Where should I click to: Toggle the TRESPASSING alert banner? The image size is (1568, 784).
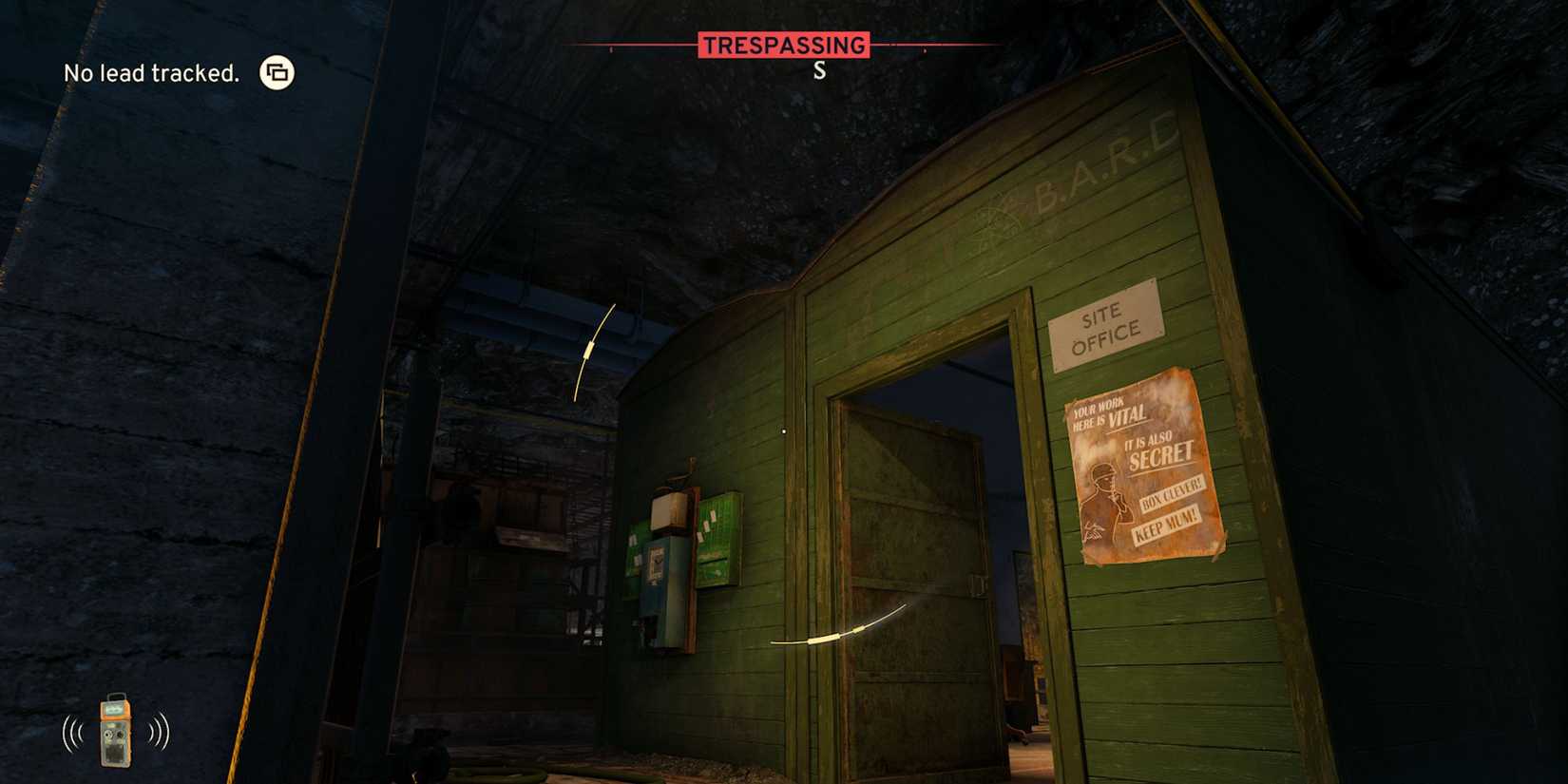[784, 43]
